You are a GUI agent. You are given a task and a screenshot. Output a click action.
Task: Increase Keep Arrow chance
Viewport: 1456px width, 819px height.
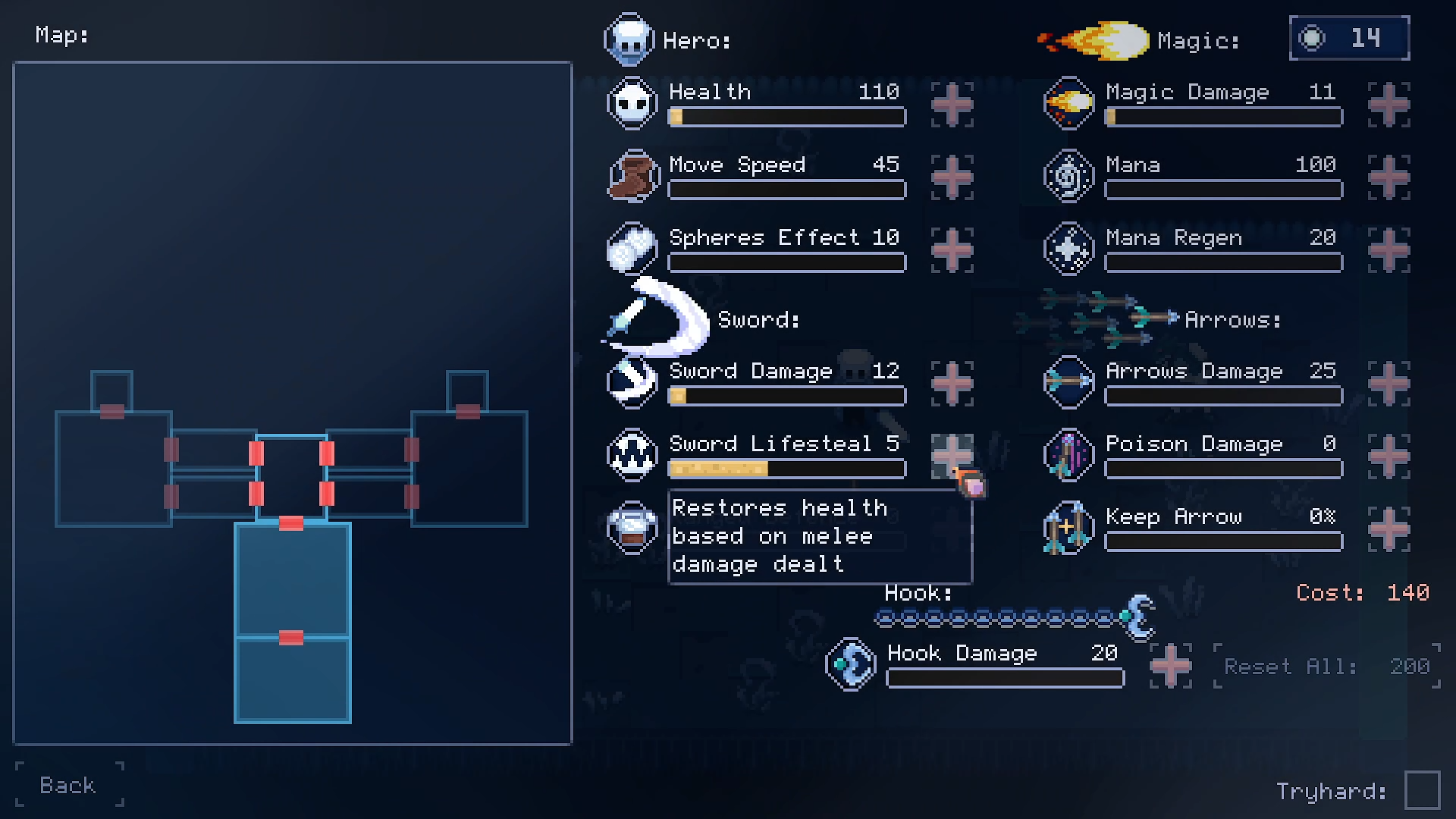point(1389,529)
